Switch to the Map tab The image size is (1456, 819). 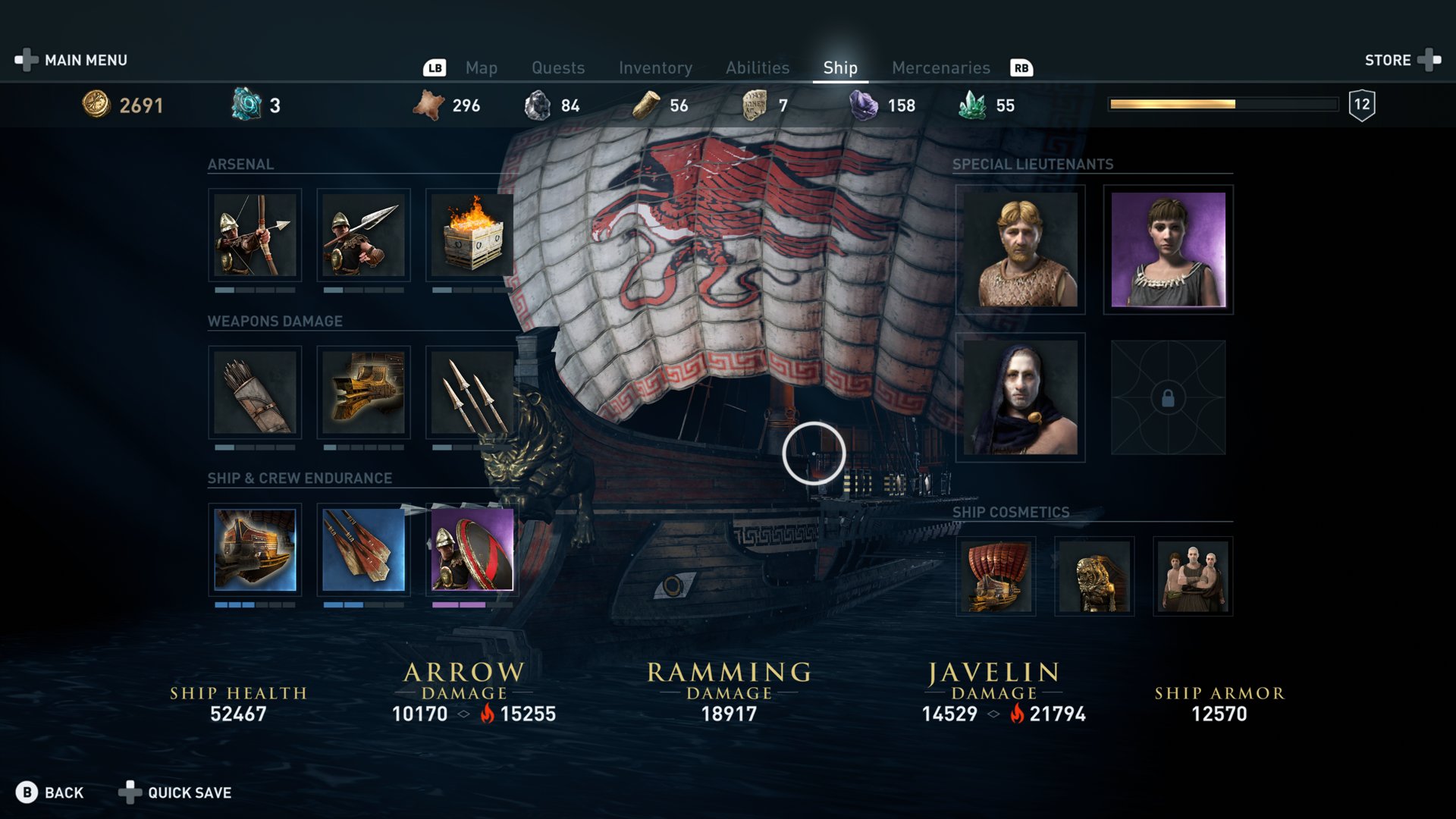point(481,68)
